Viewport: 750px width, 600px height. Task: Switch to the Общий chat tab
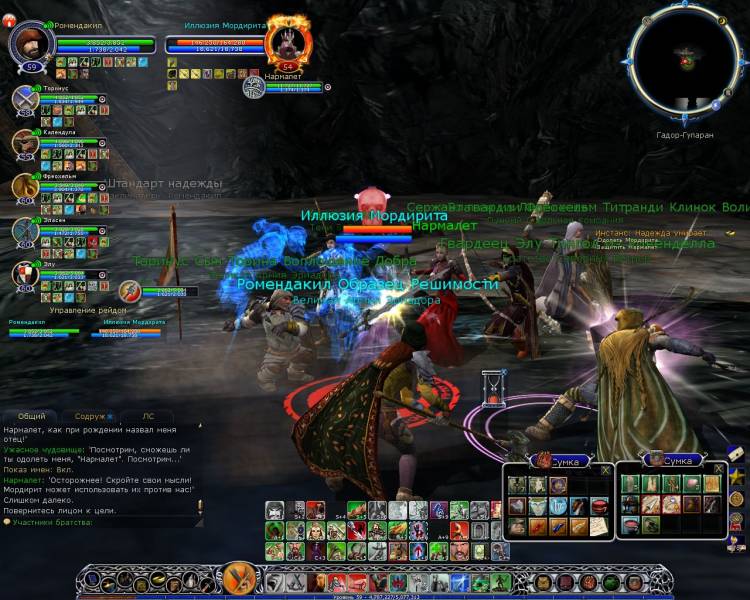click(x=31, y=416)
